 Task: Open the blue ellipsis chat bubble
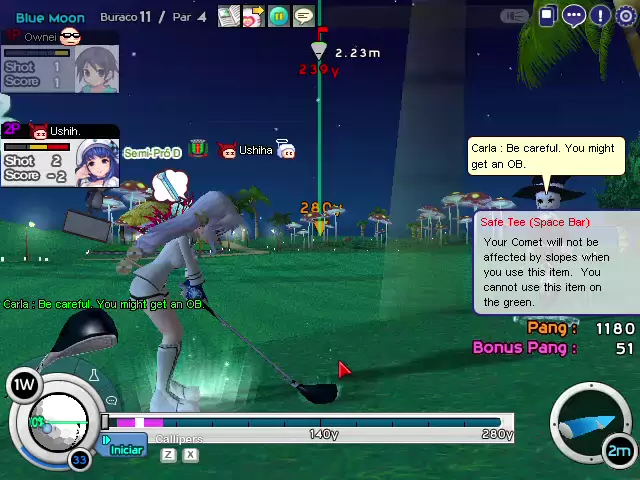(574, 15)
